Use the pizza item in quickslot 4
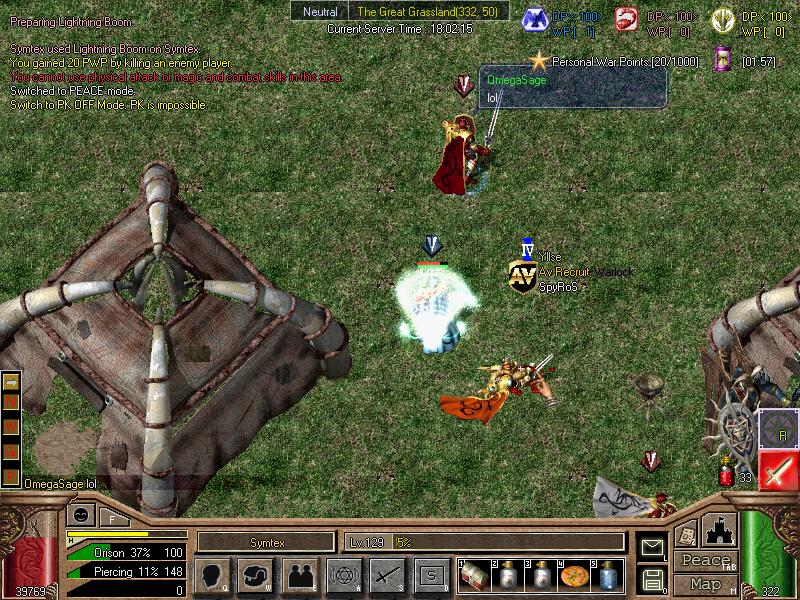Viewport: 800px width, 600px height. tap(574, 577)
